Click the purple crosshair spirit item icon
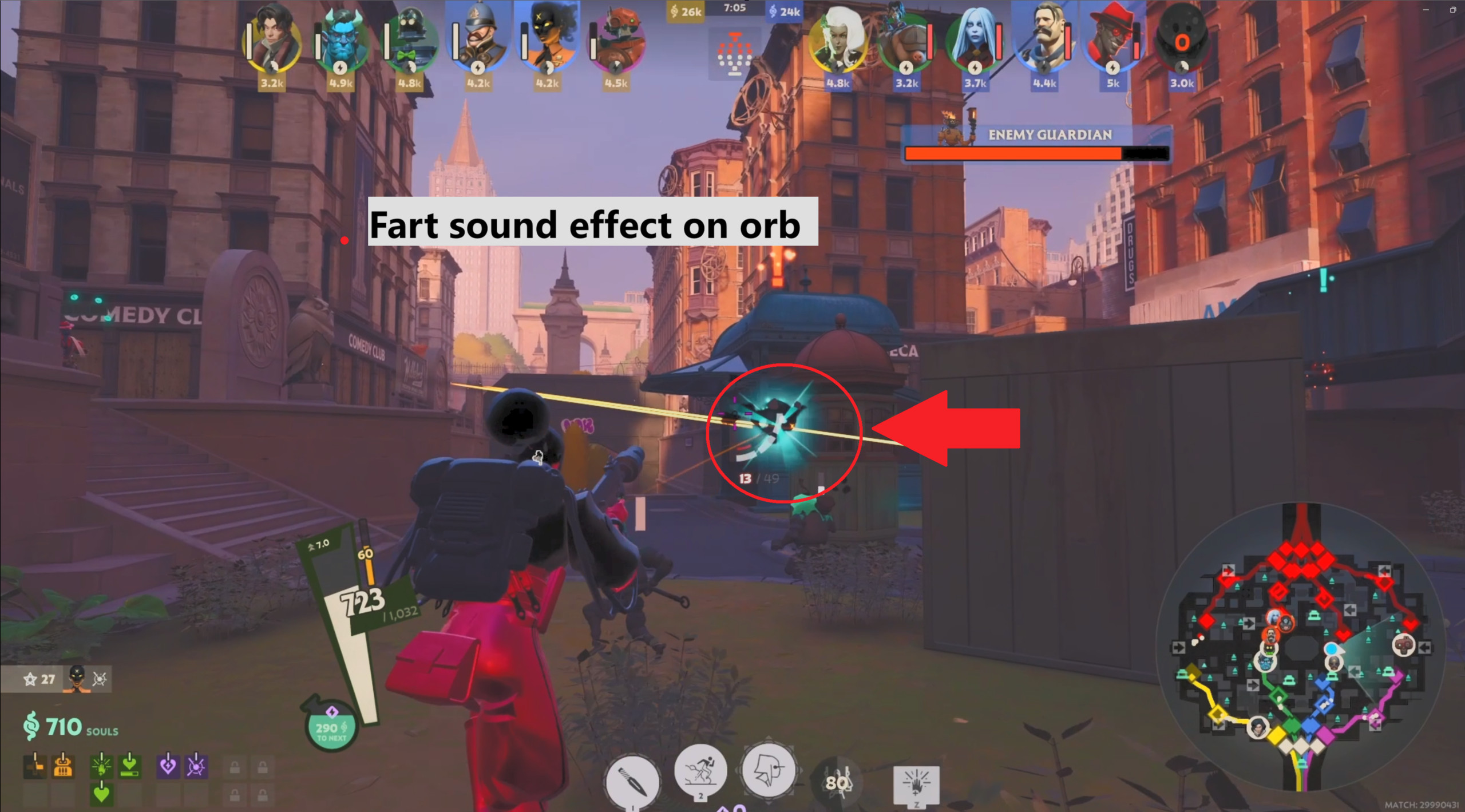Screen dimensions: 1465x812 point(196,767)
